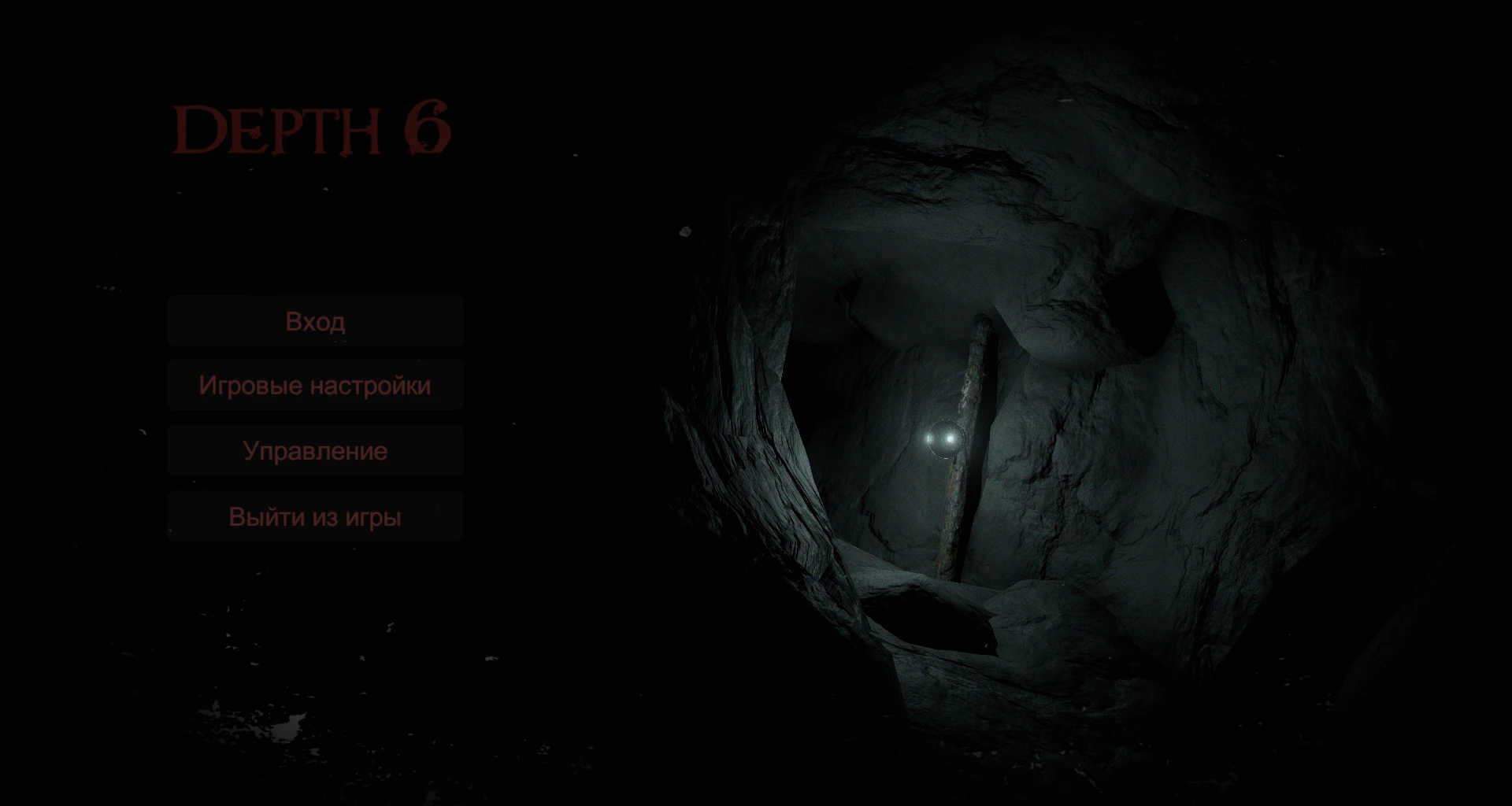Select Вход above Игровые настройки

[315, 321]
